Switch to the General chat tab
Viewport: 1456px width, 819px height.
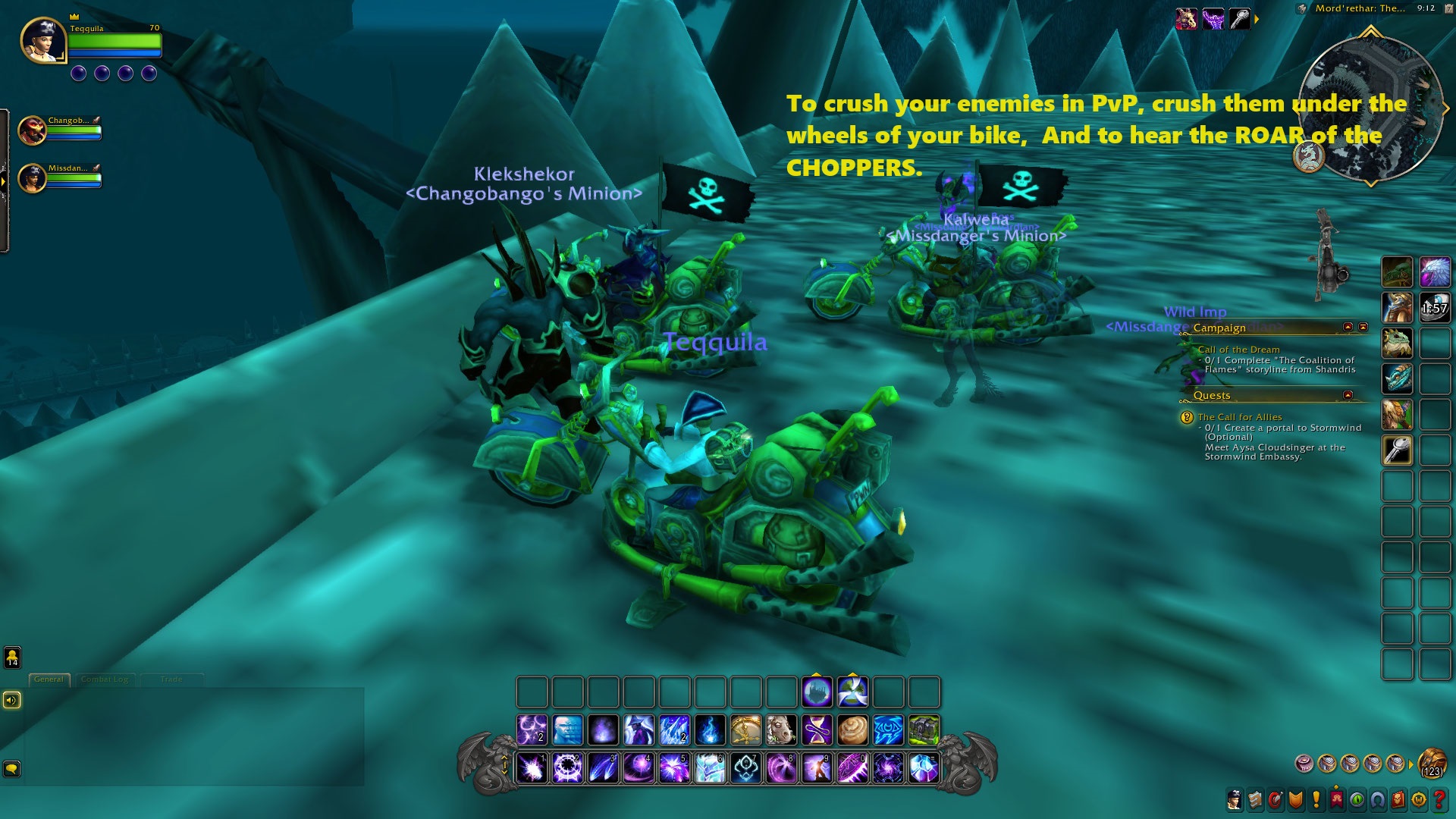tap(49, 679)
